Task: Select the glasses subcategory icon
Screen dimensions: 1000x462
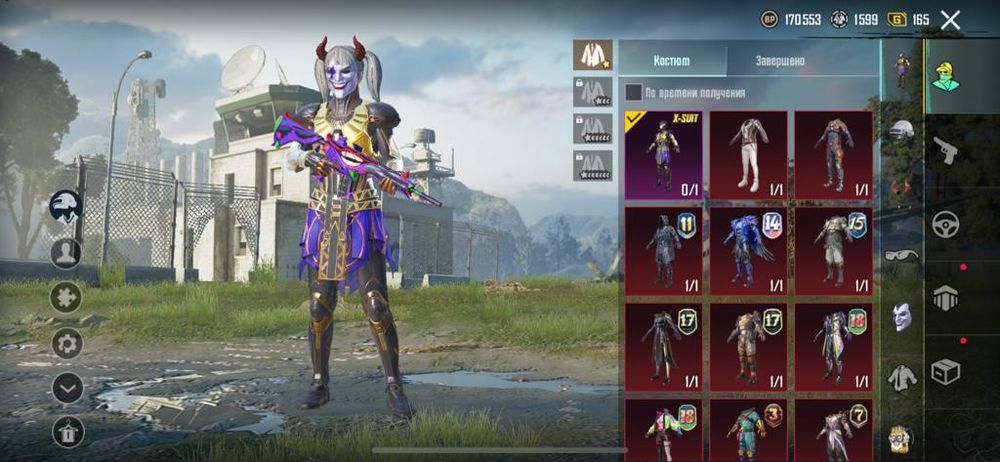Action: pos(902,256)
